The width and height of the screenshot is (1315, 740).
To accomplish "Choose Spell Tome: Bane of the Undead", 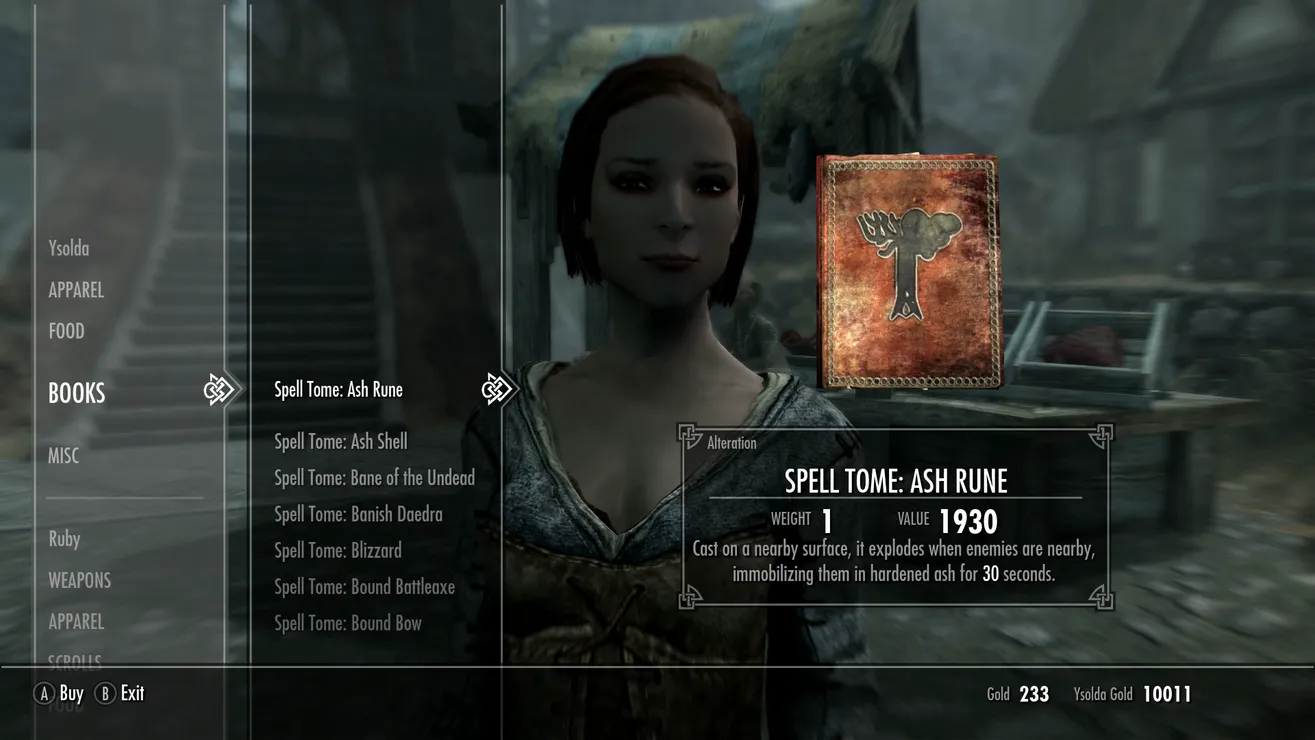I will click(374, 478).
